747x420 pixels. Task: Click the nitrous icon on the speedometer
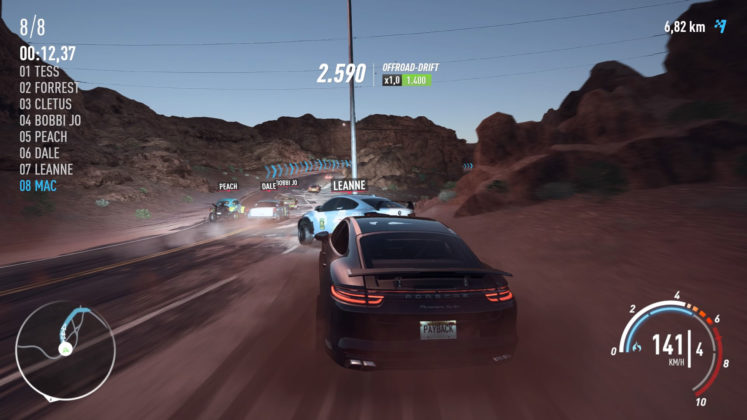tap(635, 348)
